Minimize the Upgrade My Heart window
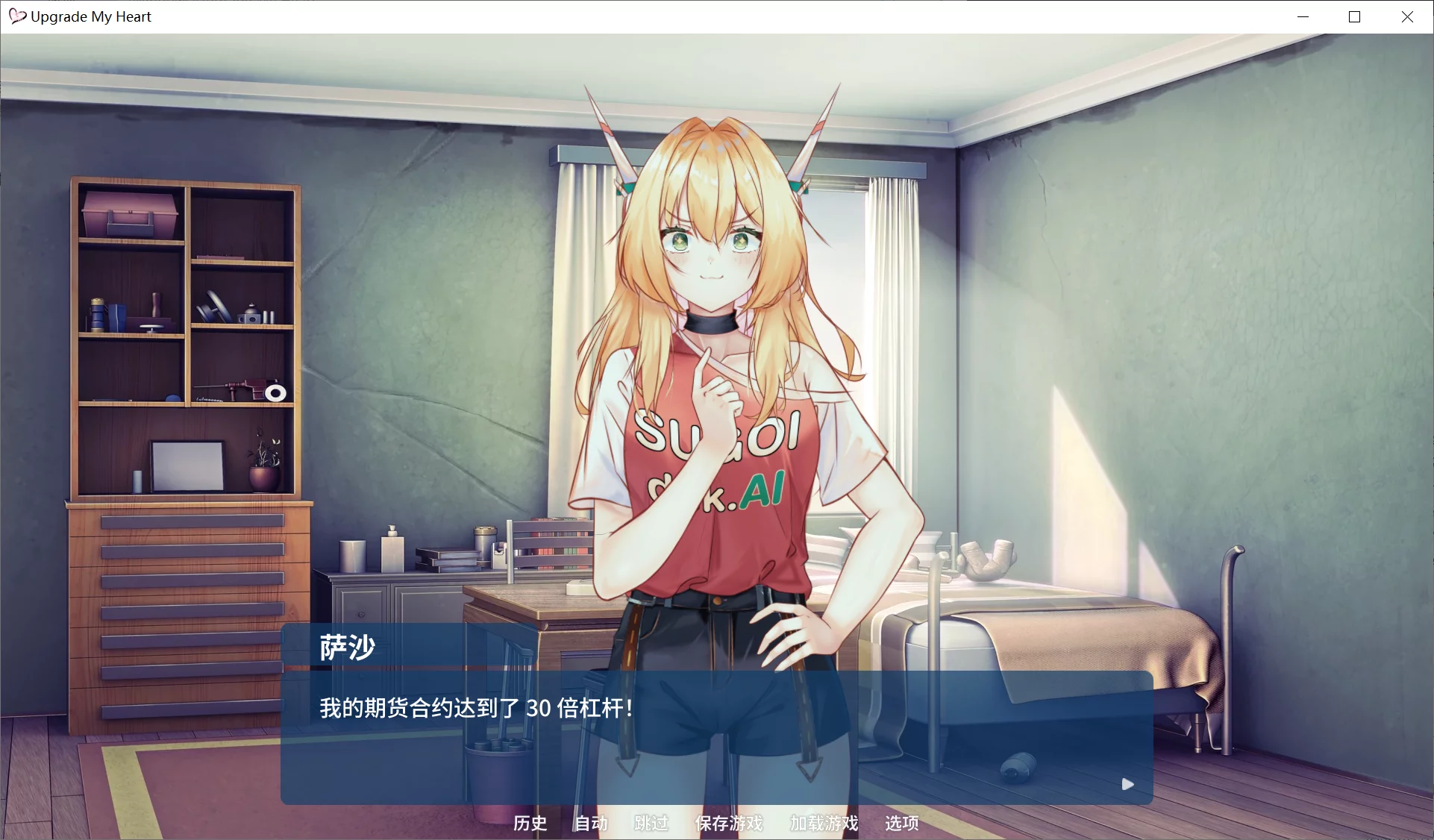The height and width of the screenshot is (840, 1434). pyautogui.click(x=1303, y=16)
